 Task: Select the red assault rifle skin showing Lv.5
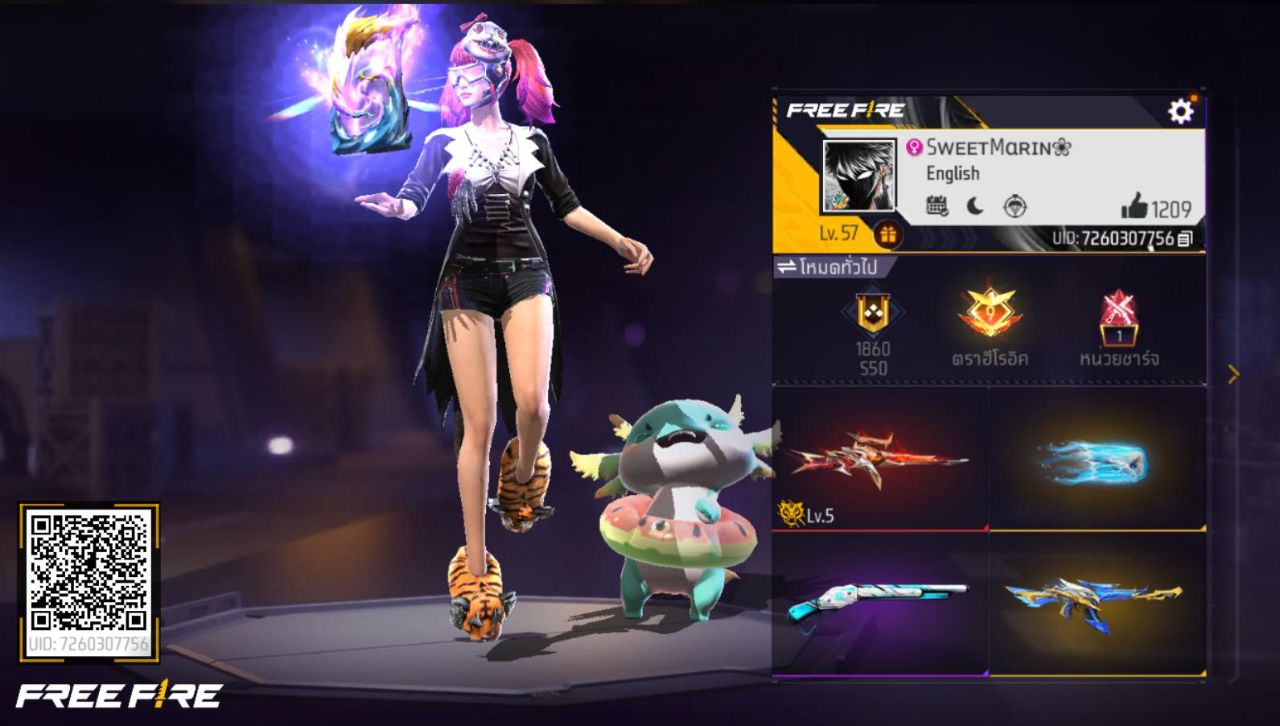tap(877, 460)
